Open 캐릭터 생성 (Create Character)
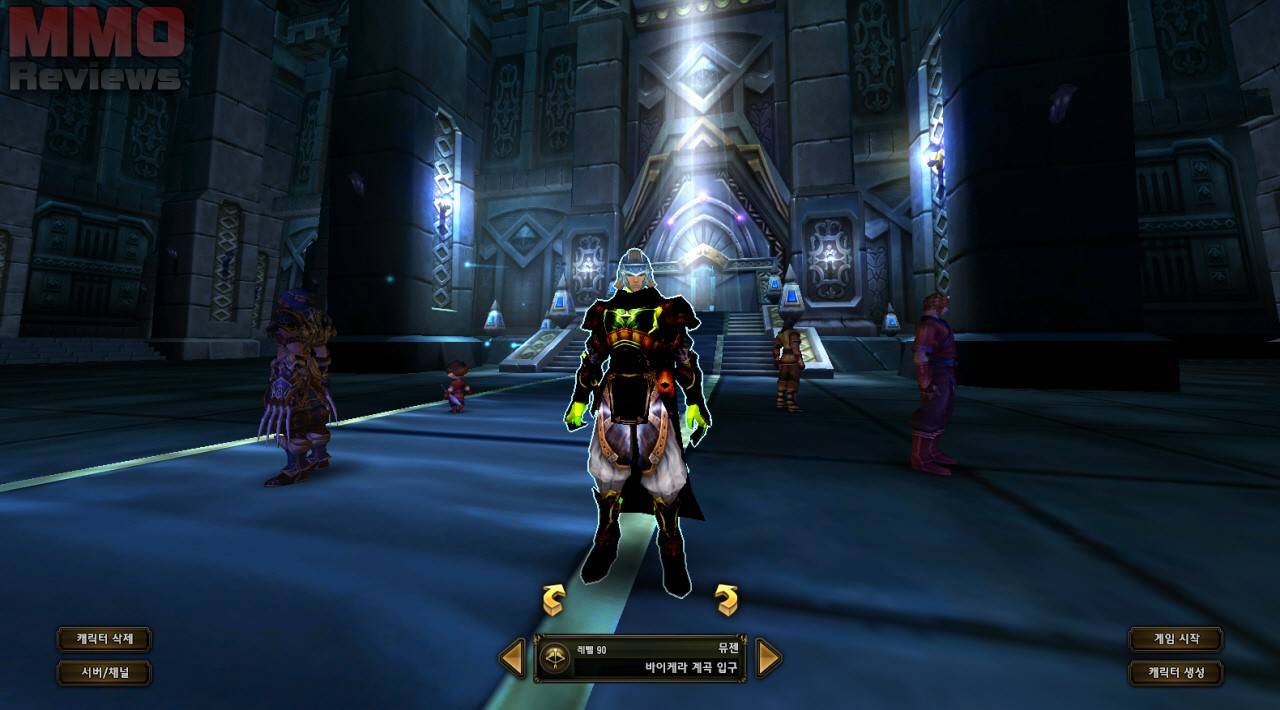Viewport: 1280px width, 710px height. pos(1175,672)
